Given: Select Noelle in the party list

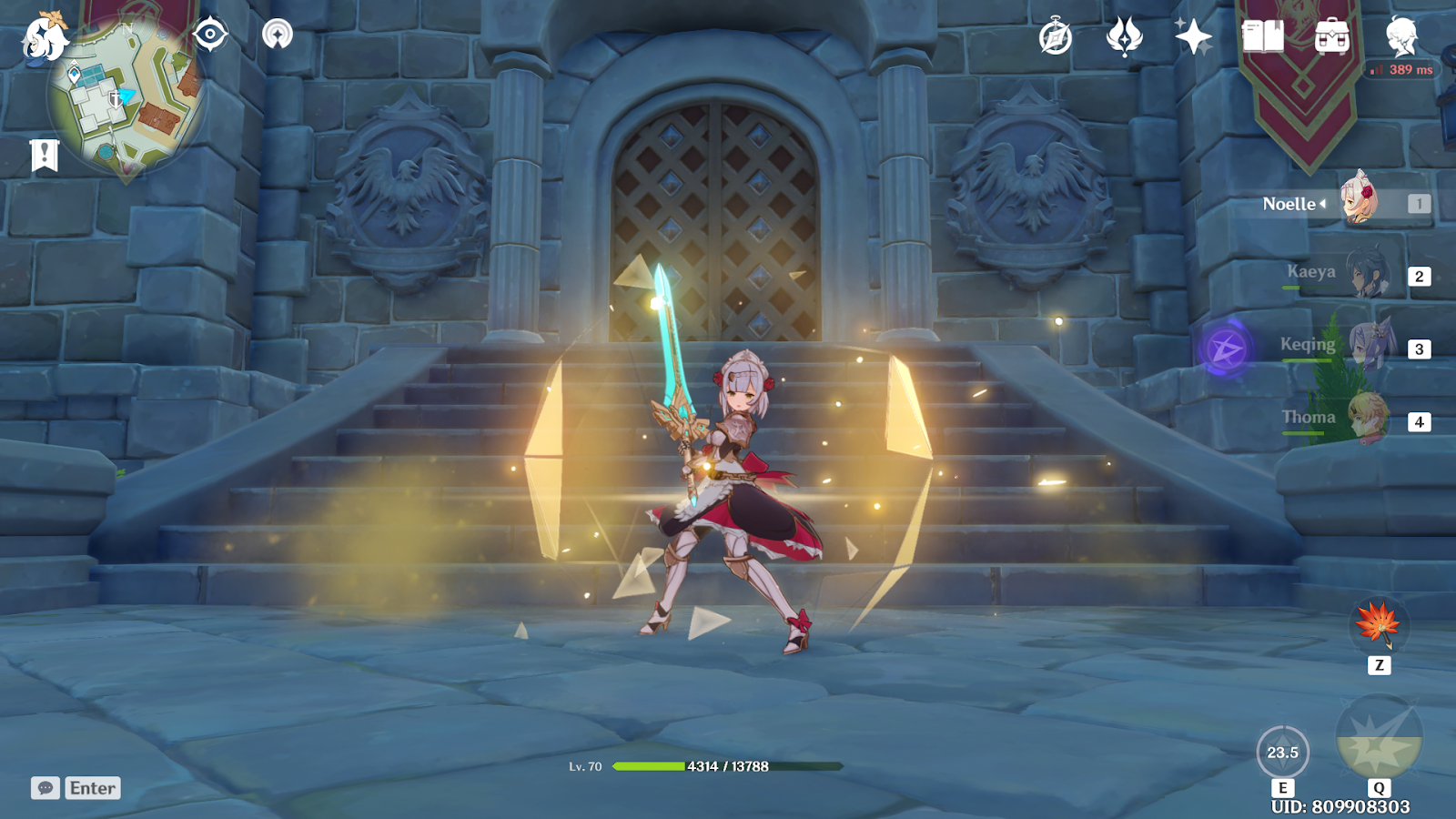Looking at the screenshot, I should (x=1360, y=202).
